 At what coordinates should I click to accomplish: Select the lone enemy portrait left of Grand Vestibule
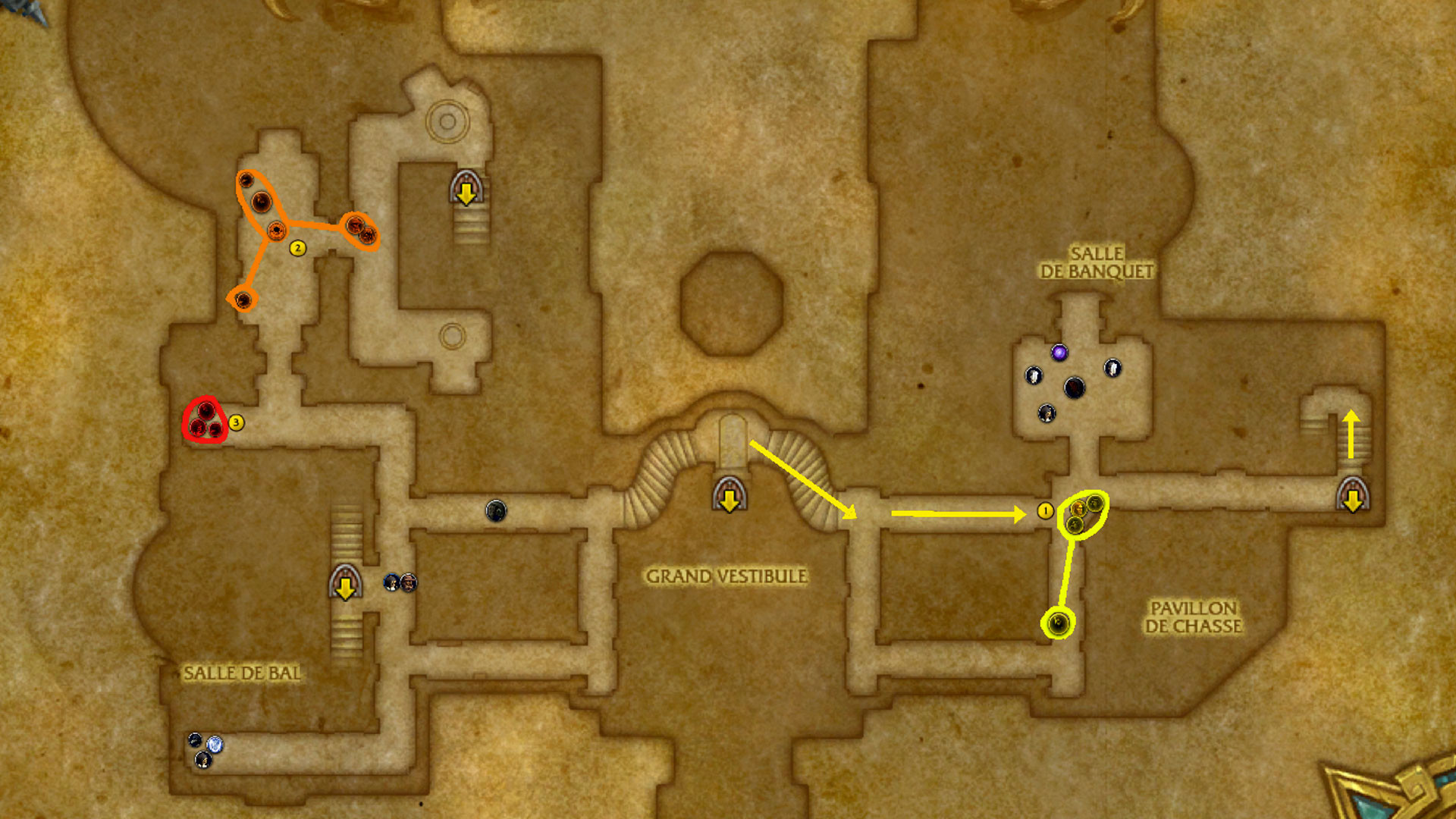point(497,510)
